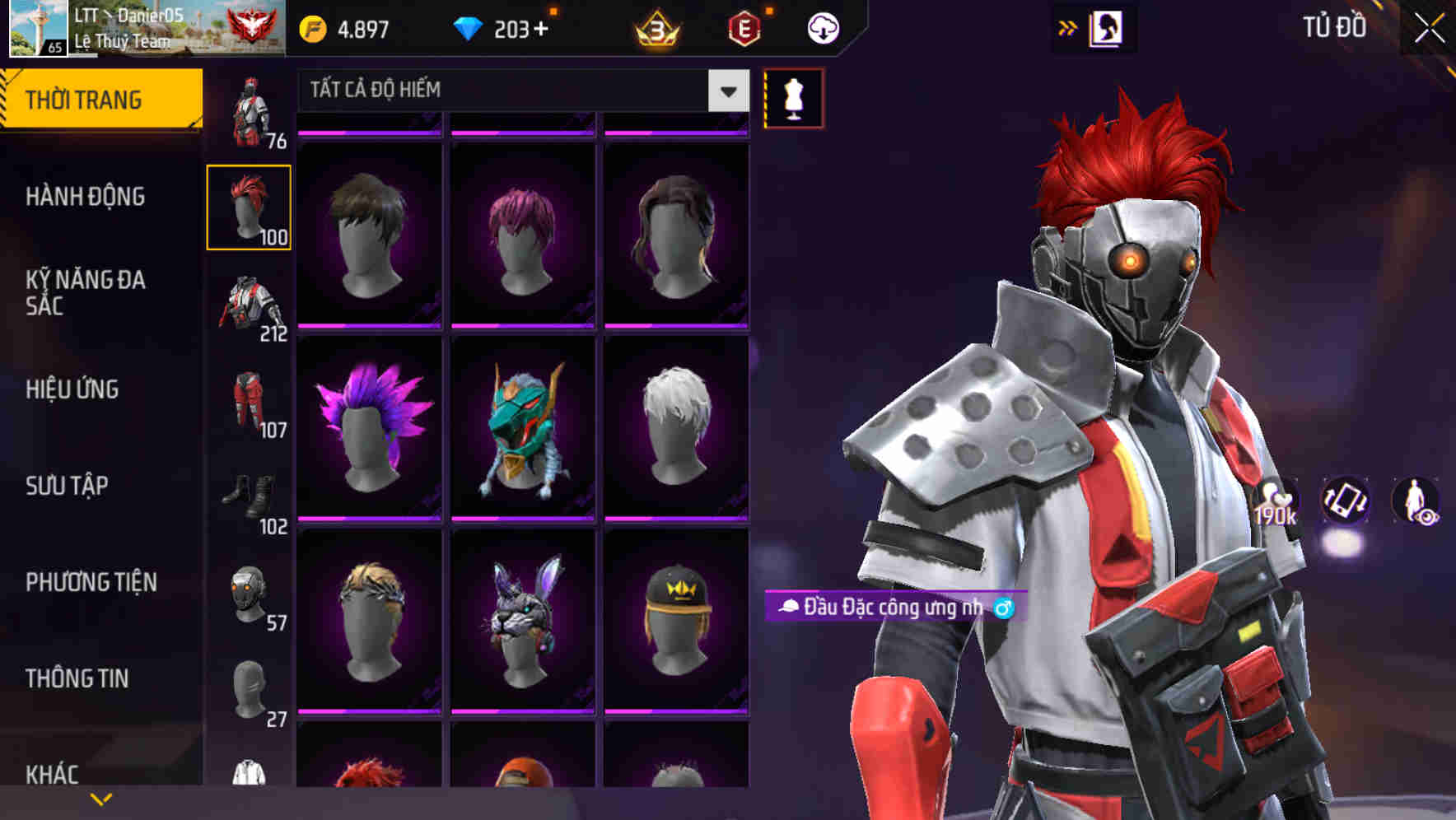
Task: Open the HÀNH ĐỘNG category
Action: [x=85, y=197]
